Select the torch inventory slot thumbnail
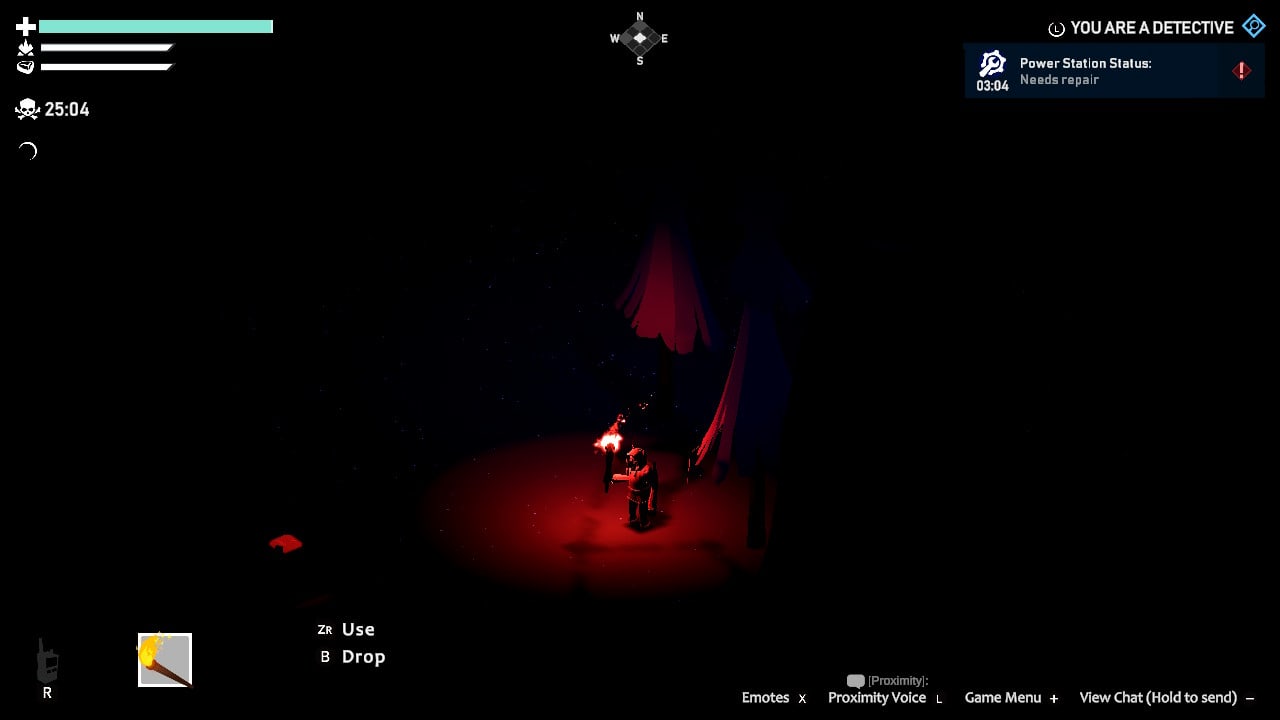The image size is (1280, 720). coord(164,659)
